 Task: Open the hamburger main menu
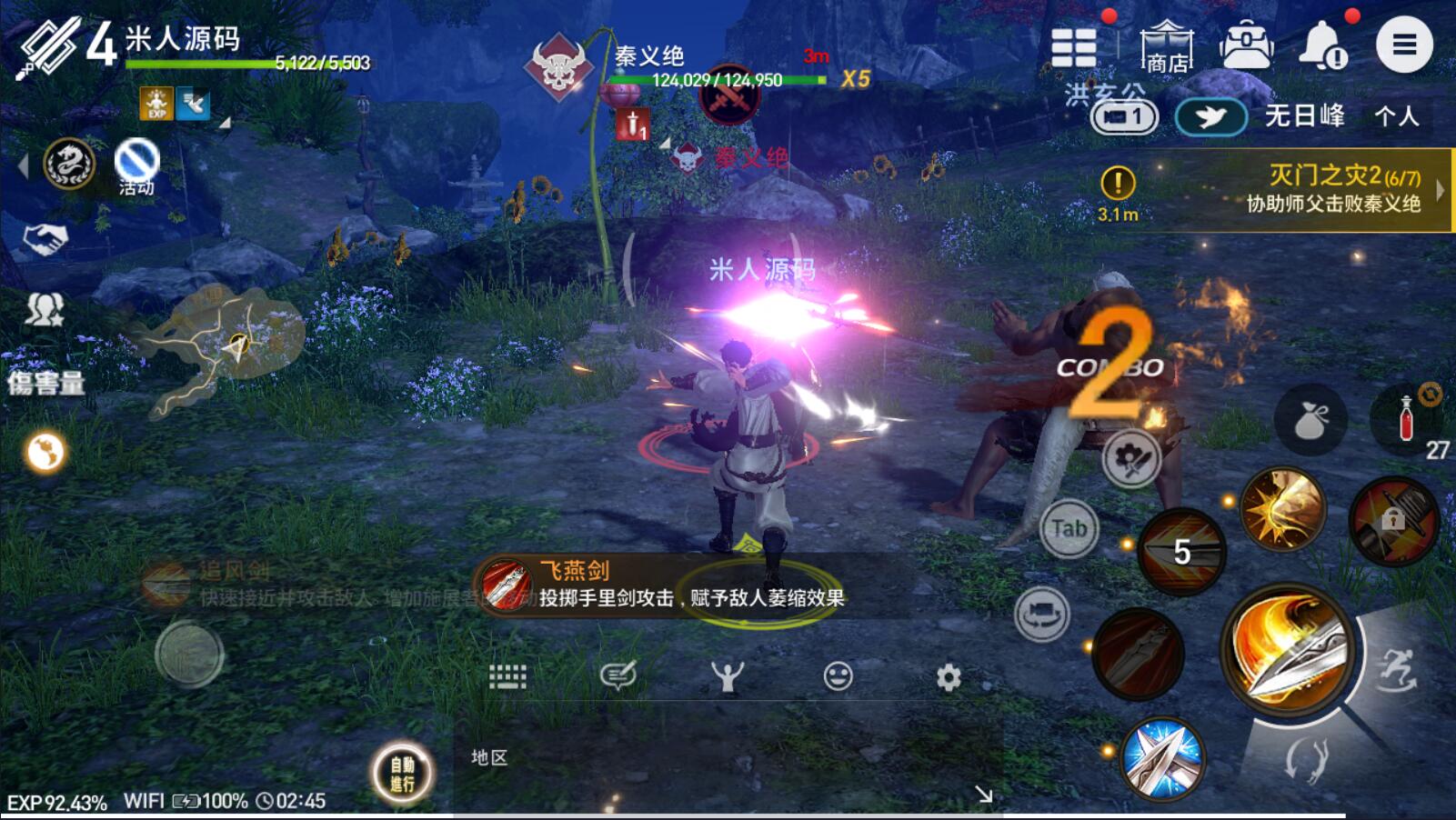pos(1403,45)
